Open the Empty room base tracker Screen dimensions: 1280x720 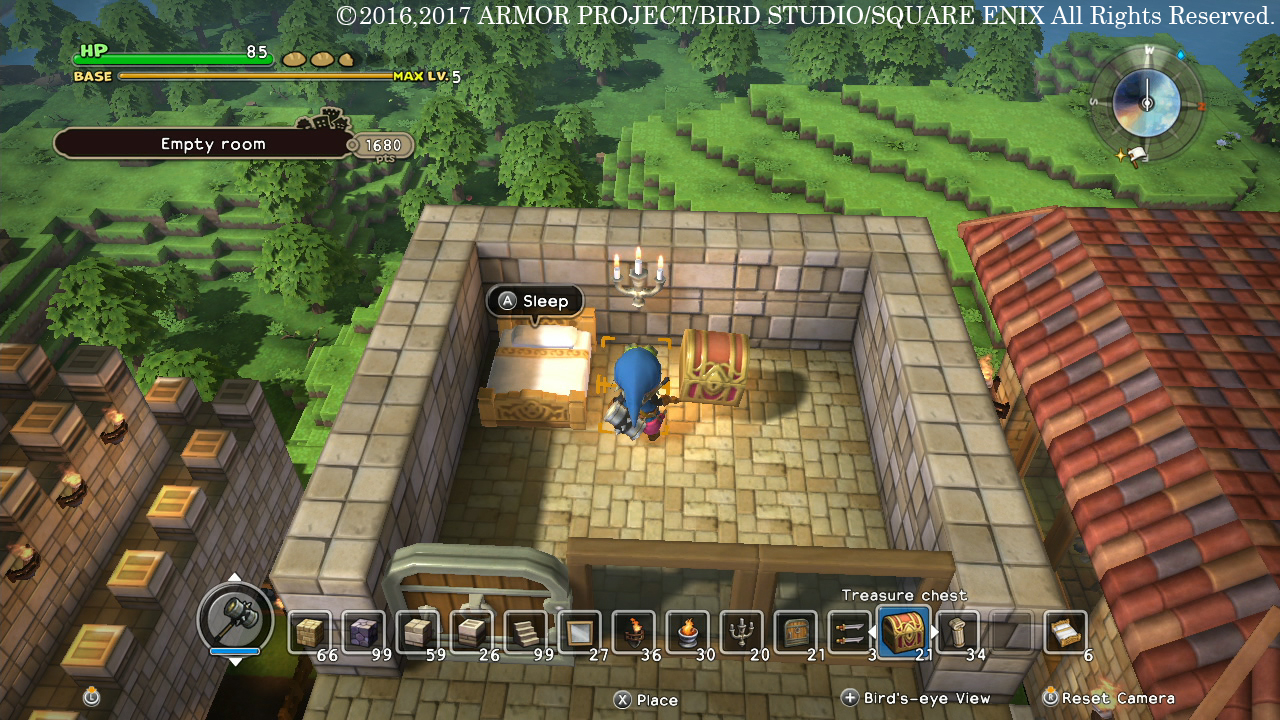(213, 144)
